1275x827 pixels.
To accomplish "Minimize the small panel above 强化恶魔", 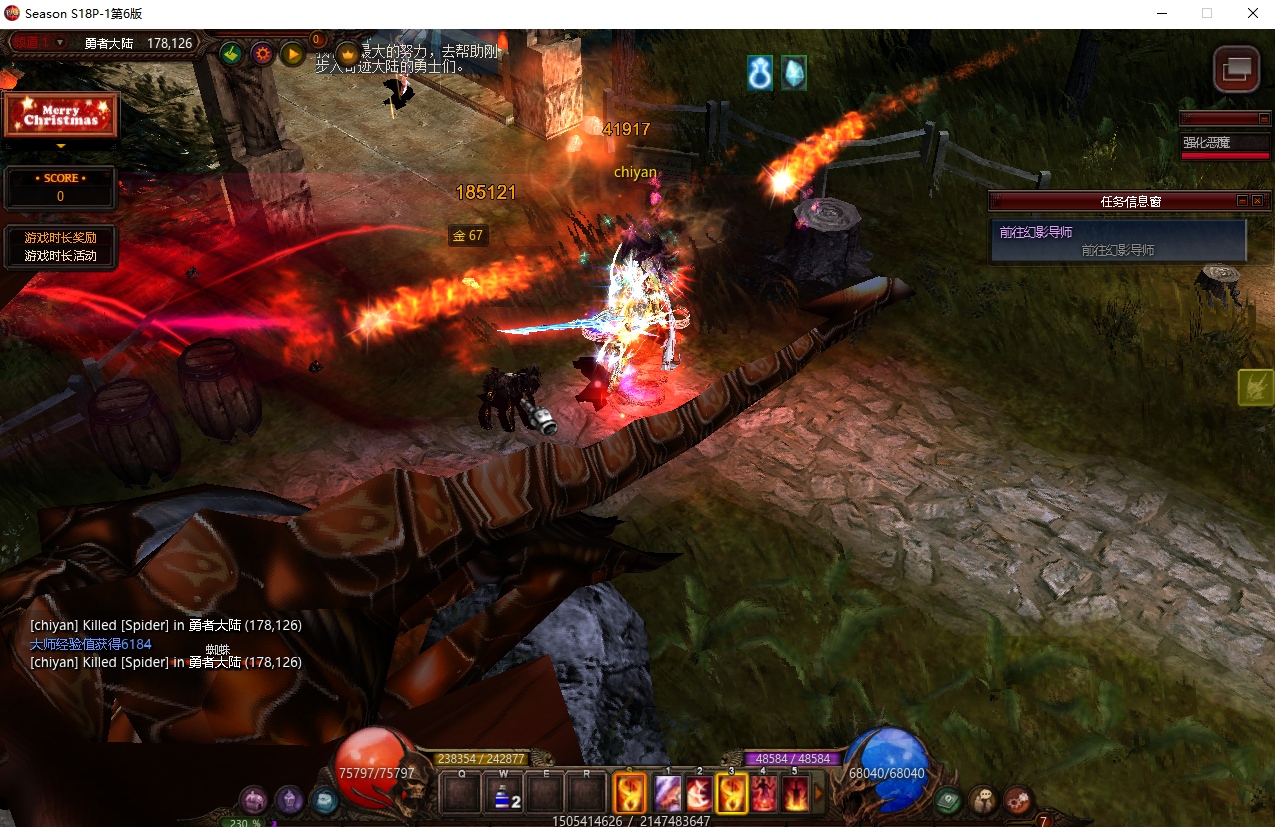I will [1264, 118].
